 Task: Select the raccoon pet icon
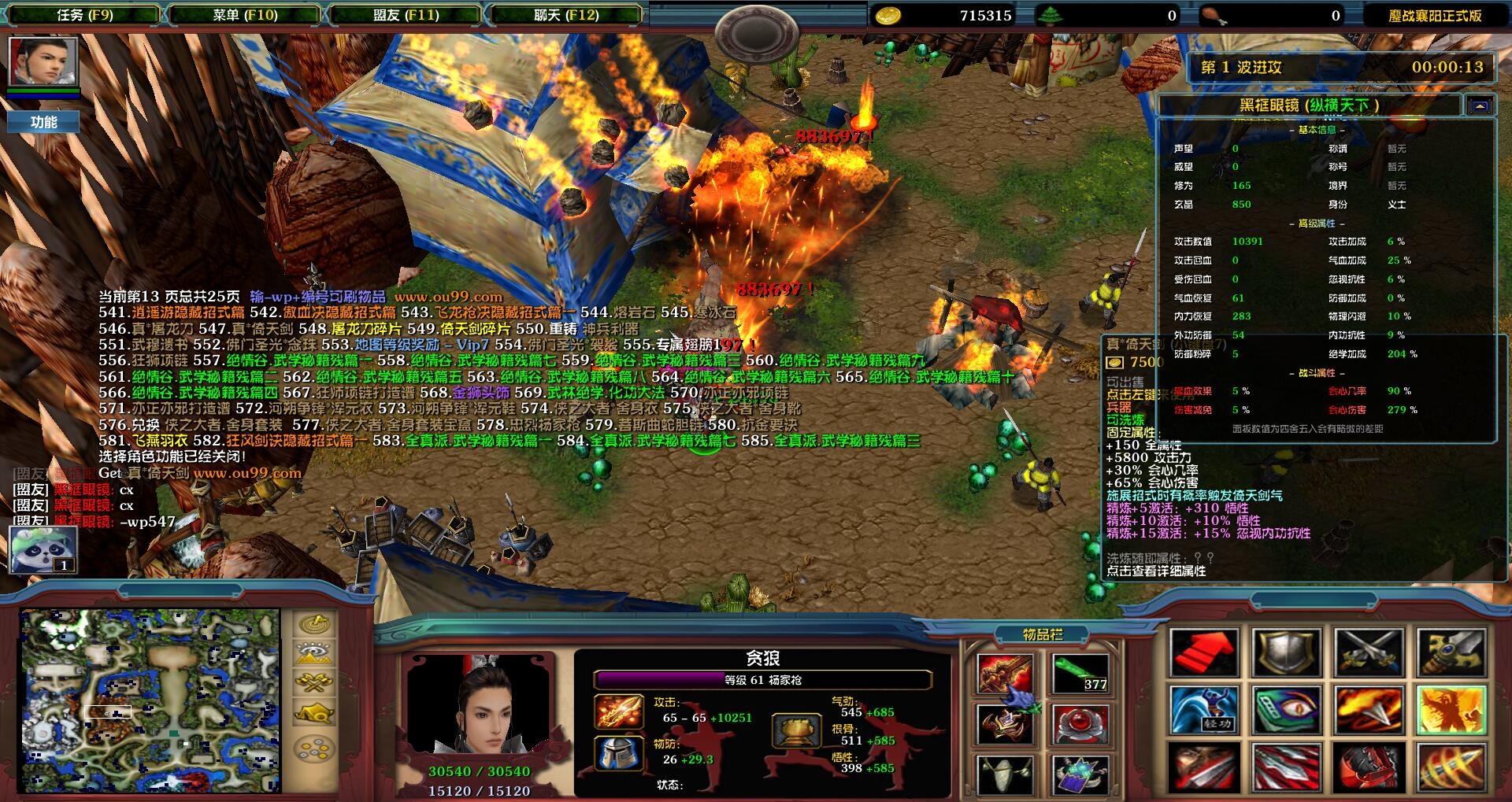coord(43,549)
